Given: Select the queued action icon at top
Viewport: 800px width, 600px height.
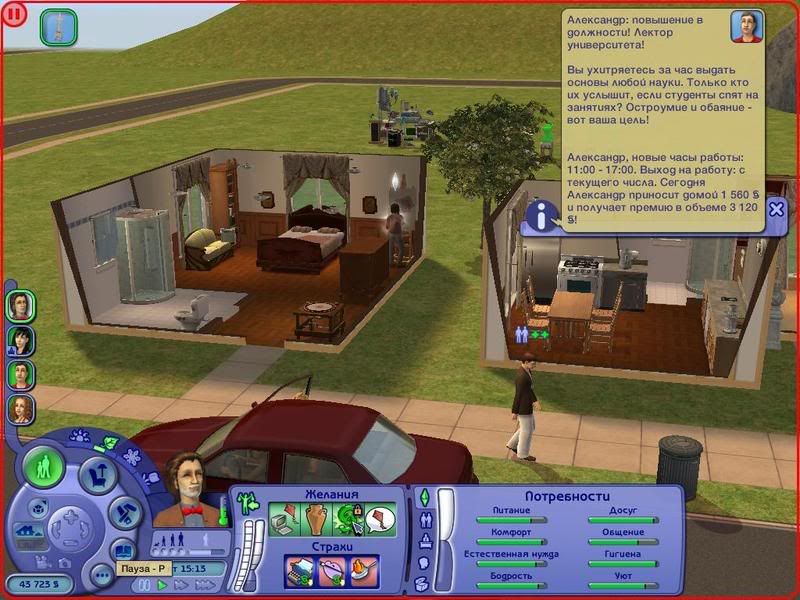Looking at the screenshot, I should pos(58,26).
